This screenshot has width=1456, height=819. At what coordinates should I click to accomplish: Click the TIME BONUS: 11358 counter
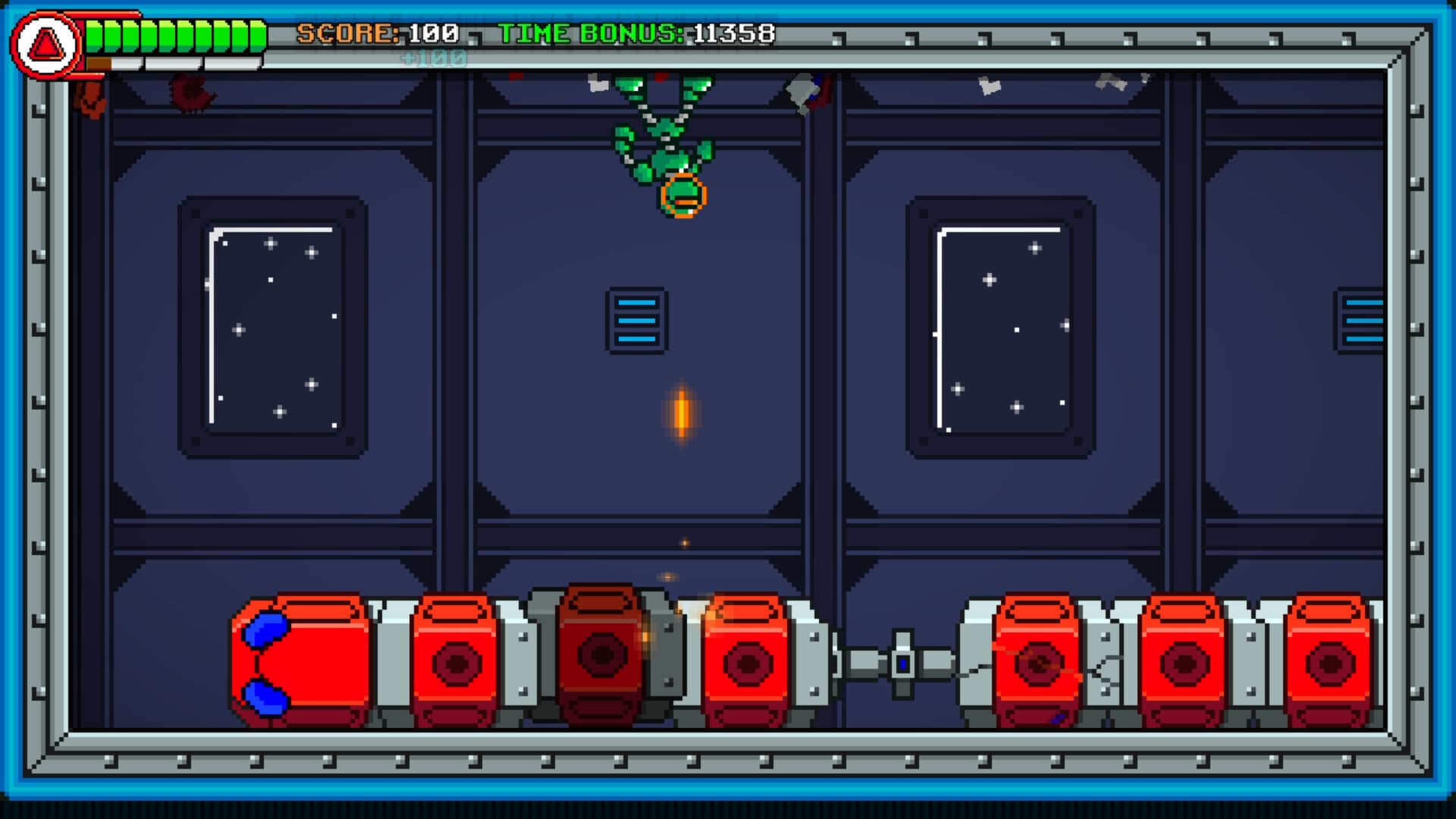pyautogui.click(x=637, y=32)
